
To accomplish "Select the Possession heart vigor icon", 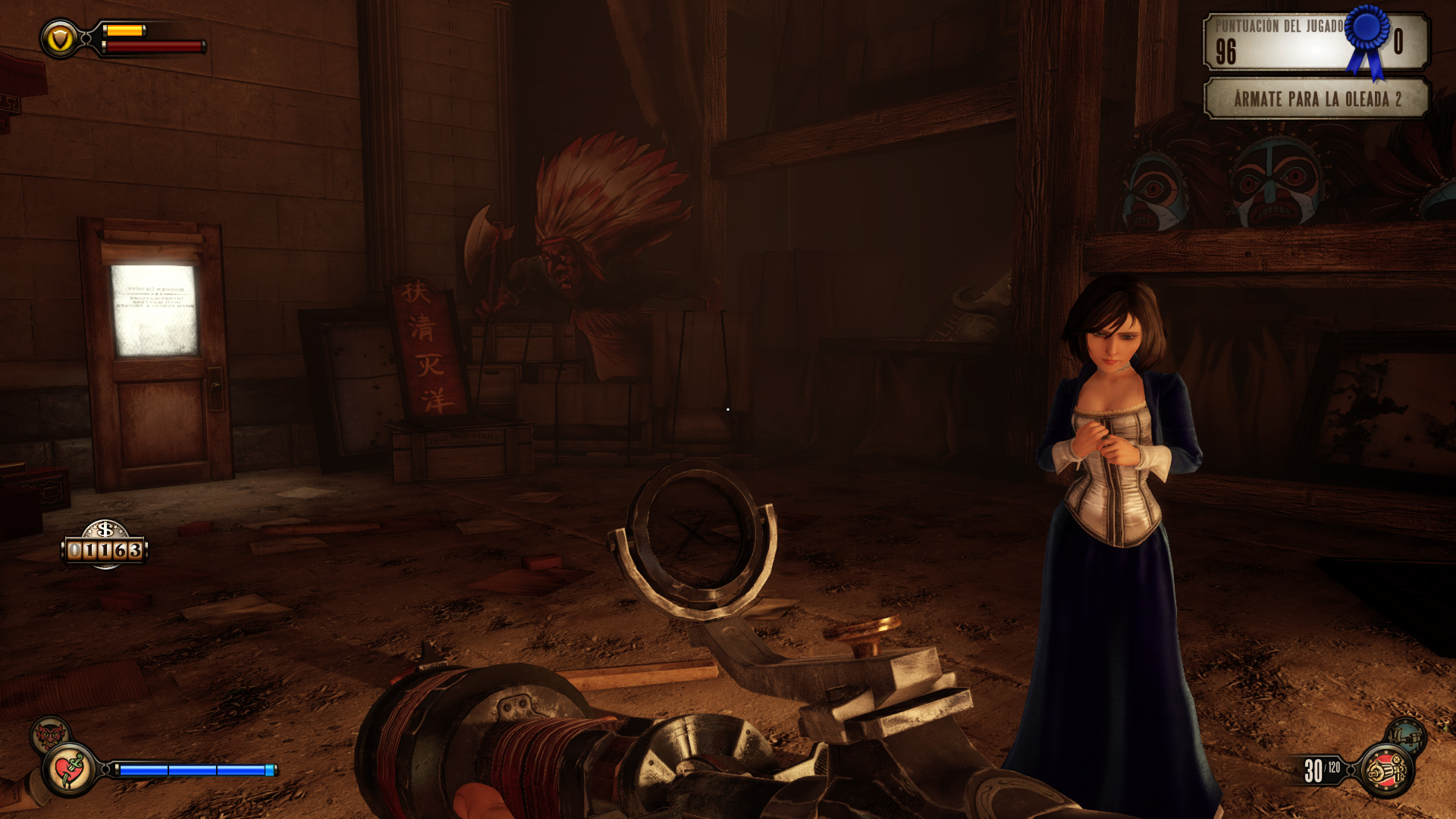I will pos(70,770).
